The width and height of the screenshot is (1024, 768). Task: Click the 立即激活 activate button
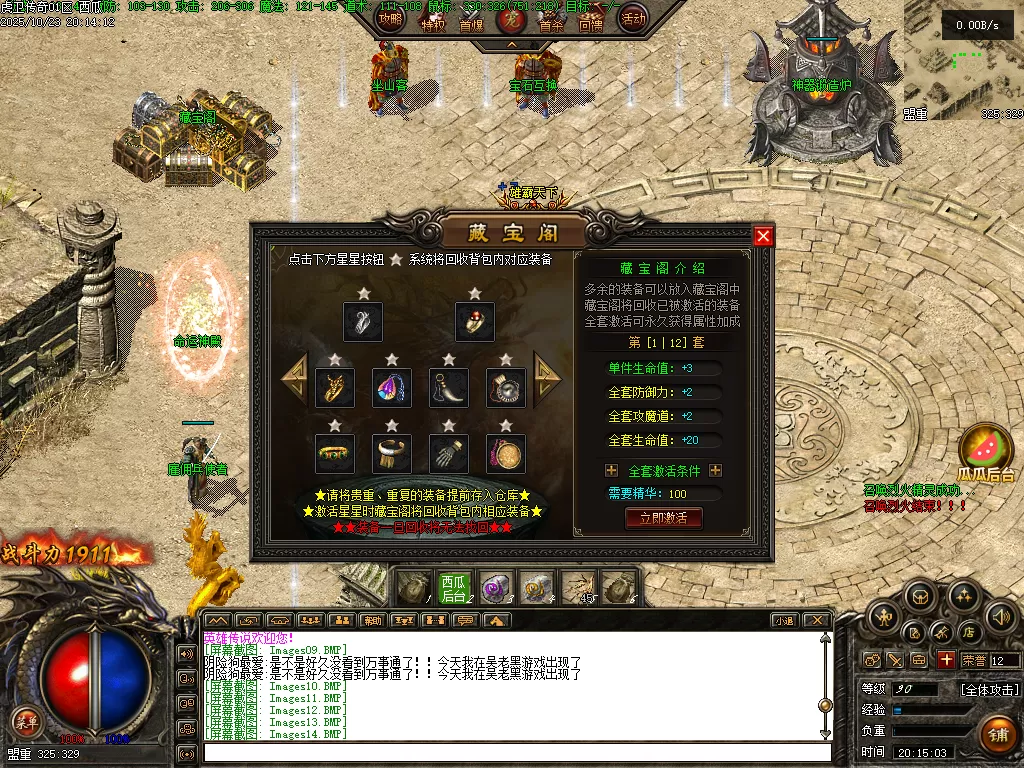663,518
